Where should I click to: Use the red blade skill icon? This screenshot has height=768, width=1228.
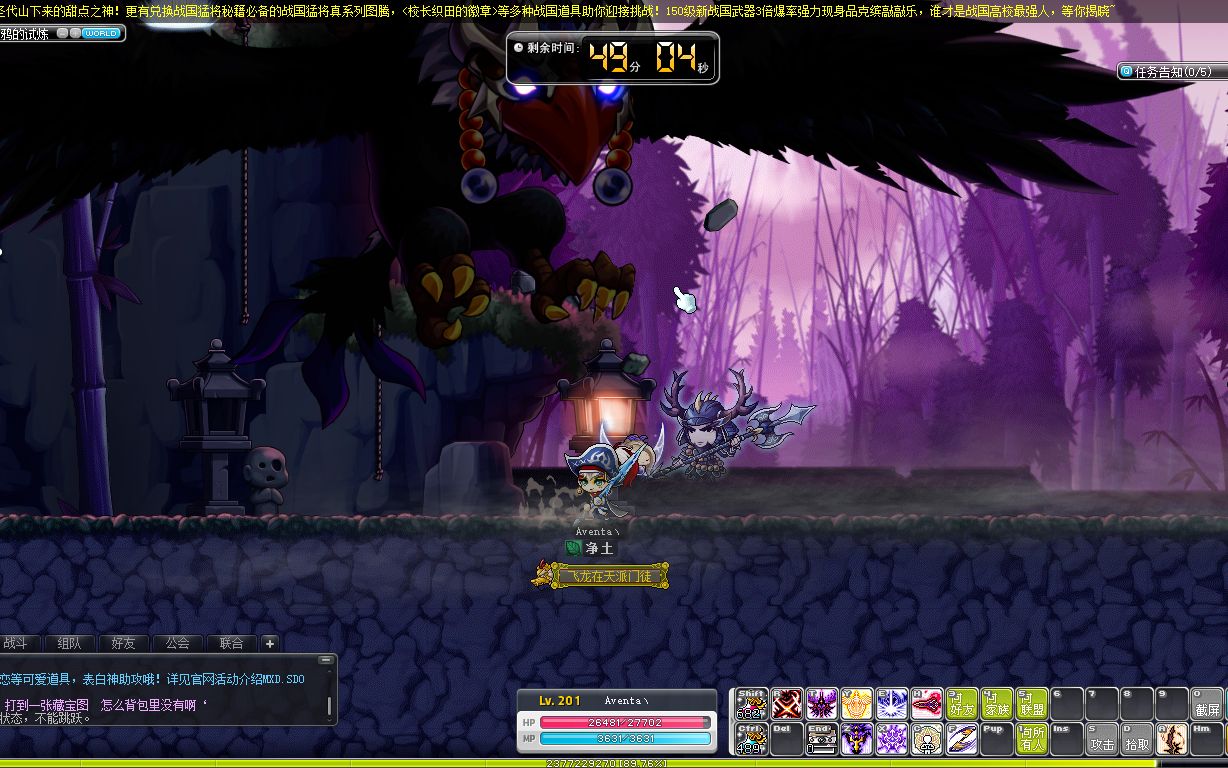[927, 704]
